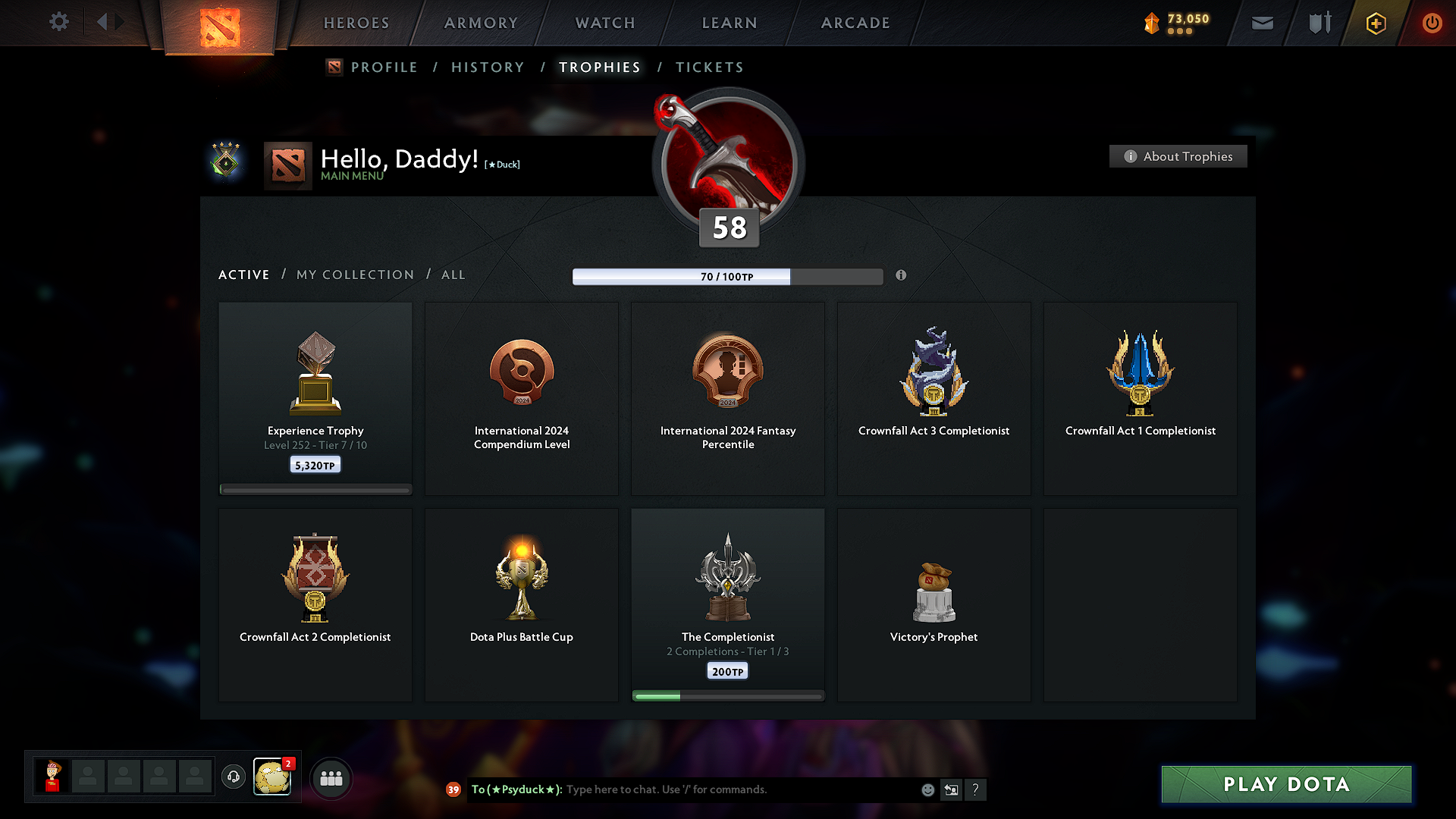Expand chat help with the question mark
This screenshot has width=1456, height=819.
pyautogui.click(x=976, y=789)
